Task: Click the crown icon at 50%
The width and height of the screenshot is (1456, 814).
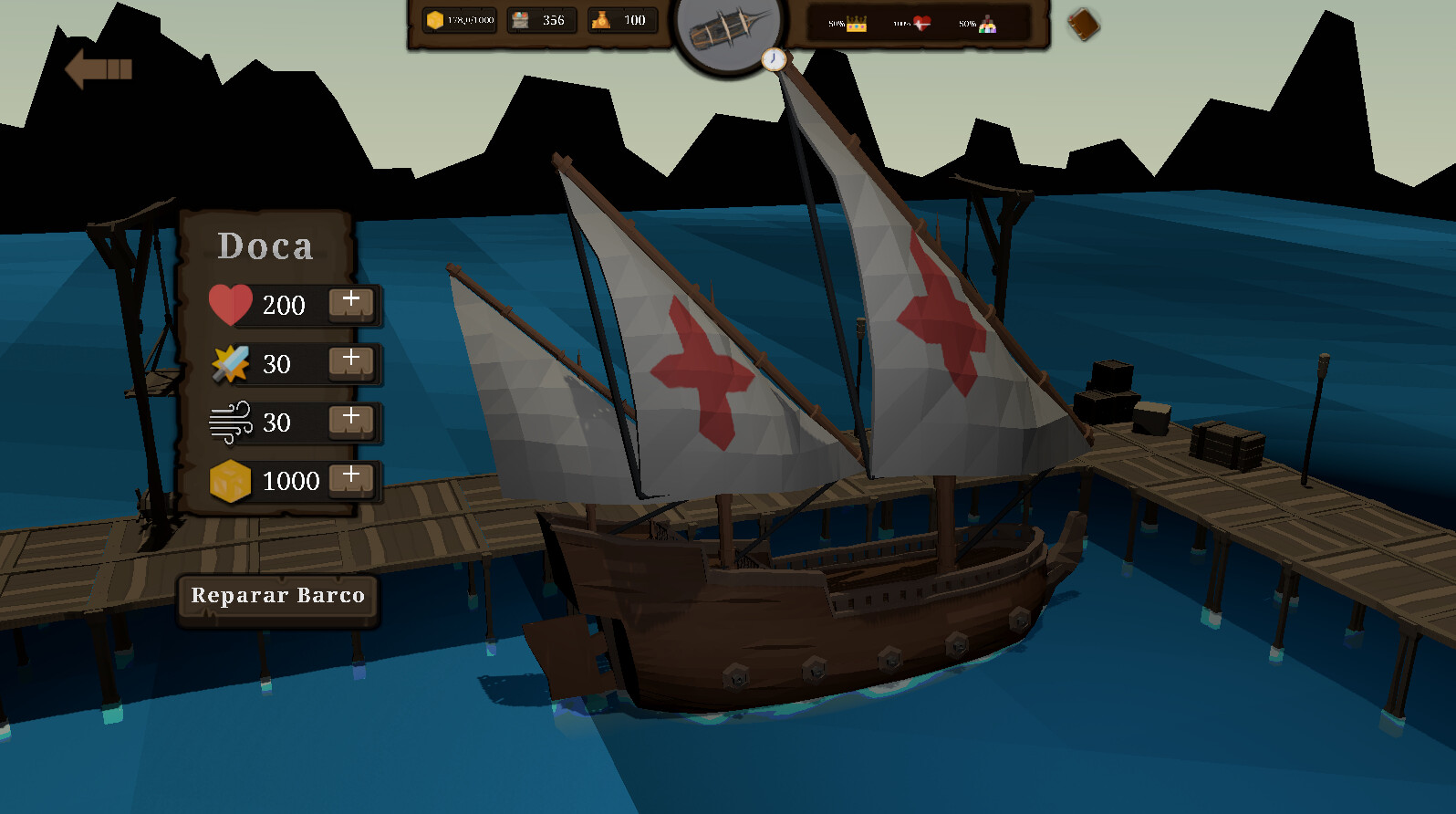Action: (855, 24)
